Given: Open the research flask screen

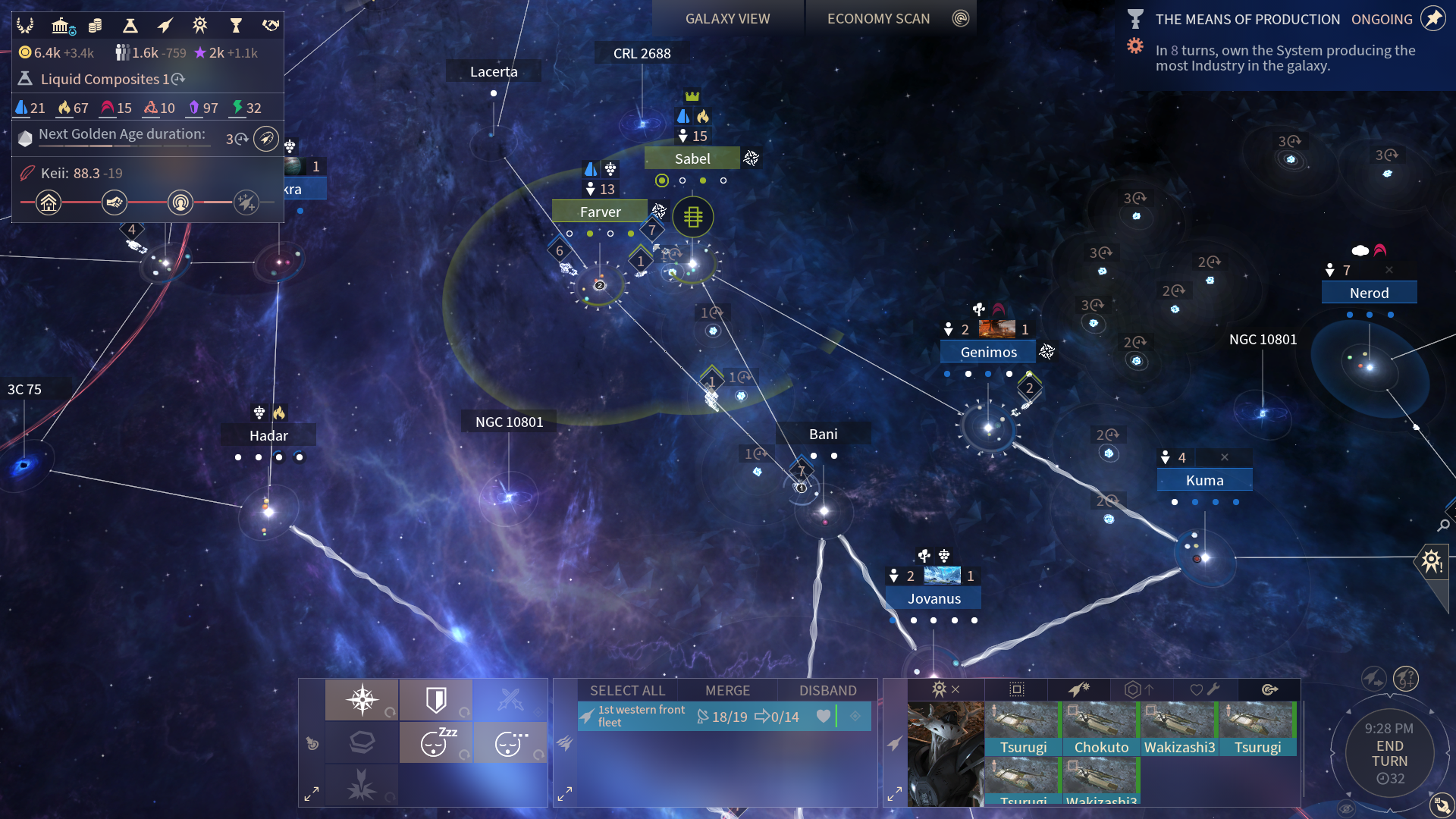Looking at the screenshot, I should (x=130, y=27).
